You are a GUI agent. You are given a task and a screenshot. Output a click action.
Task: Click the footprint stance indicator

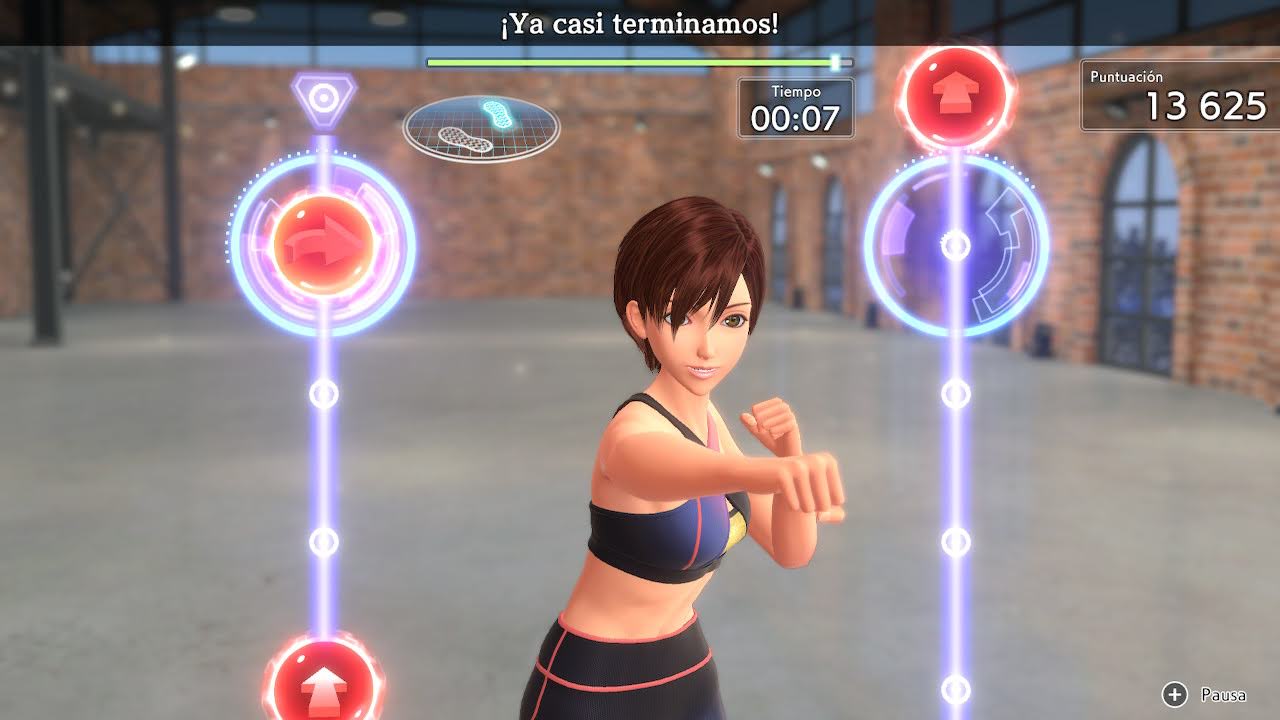481,127
